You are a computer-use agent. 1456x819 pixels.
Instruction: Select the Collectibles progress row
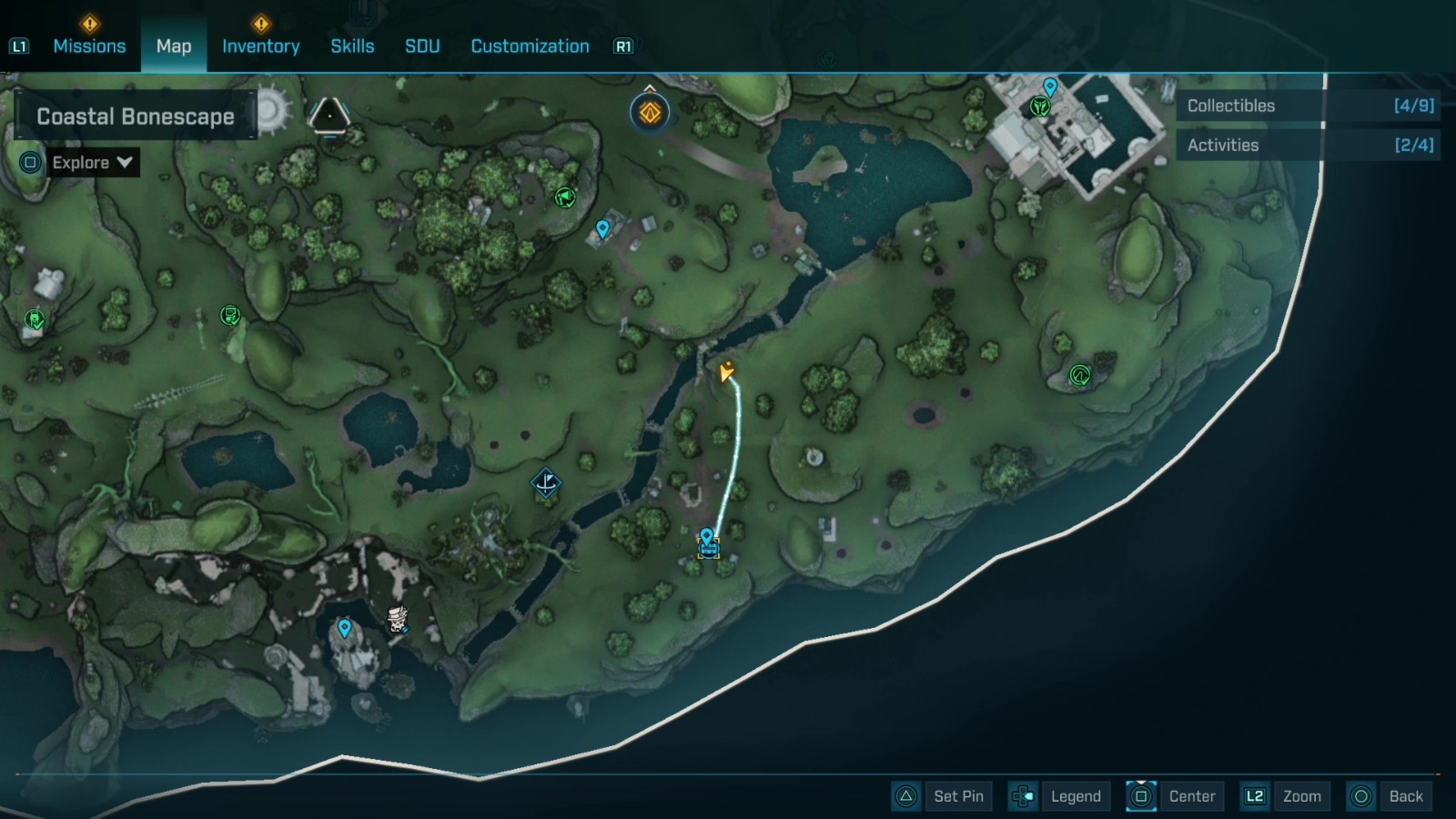[1308, 106]
